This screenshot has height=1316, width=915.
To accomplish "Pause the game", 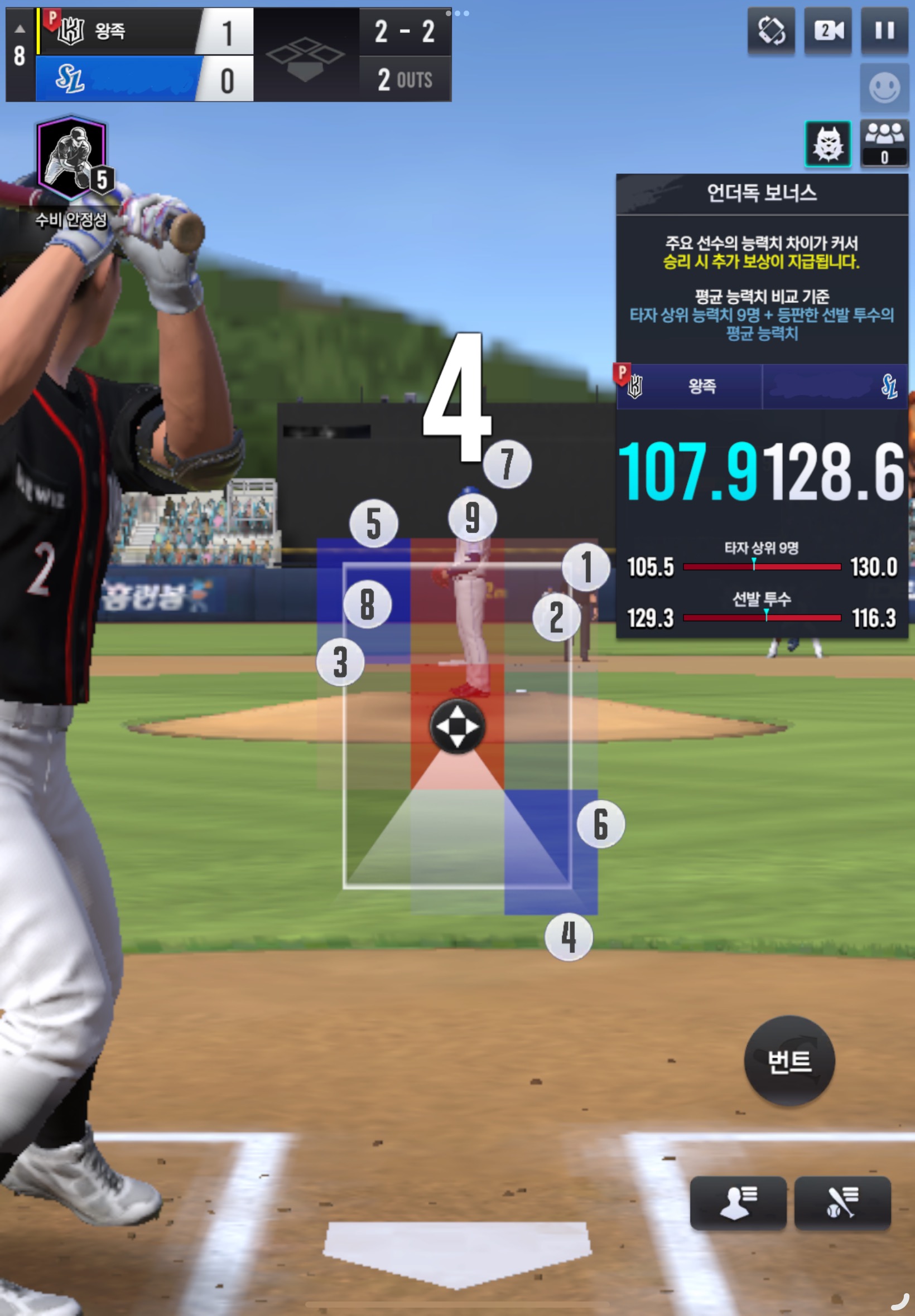I will click(x=884, y=31).
